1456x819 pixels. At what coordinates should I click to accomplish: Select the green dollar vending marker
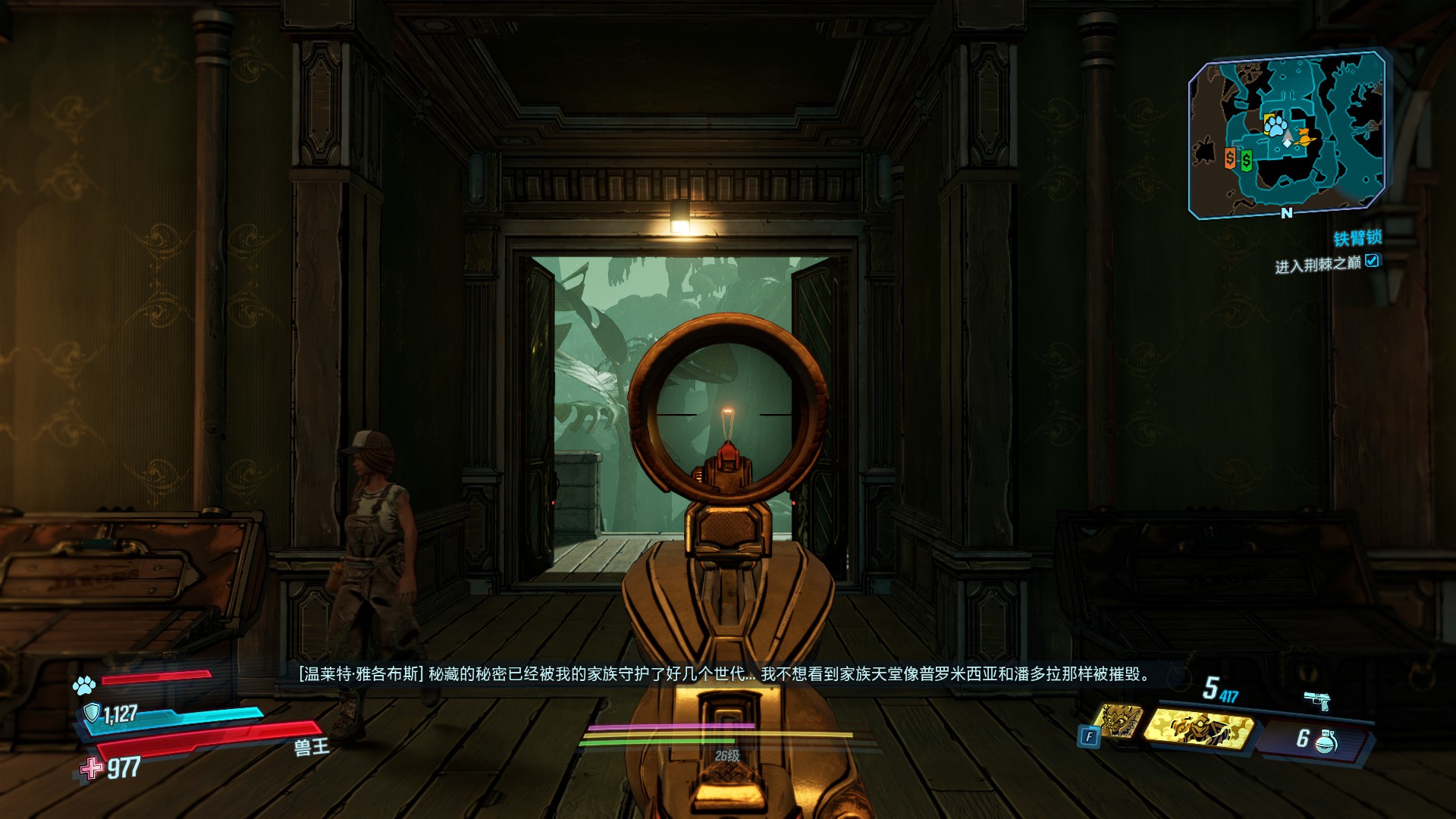[x=1246, y=160]
